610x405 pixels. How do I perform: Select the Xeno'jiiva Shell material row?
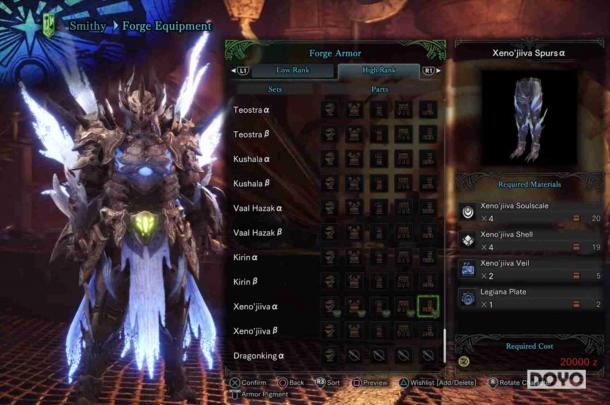pos(530,240)
